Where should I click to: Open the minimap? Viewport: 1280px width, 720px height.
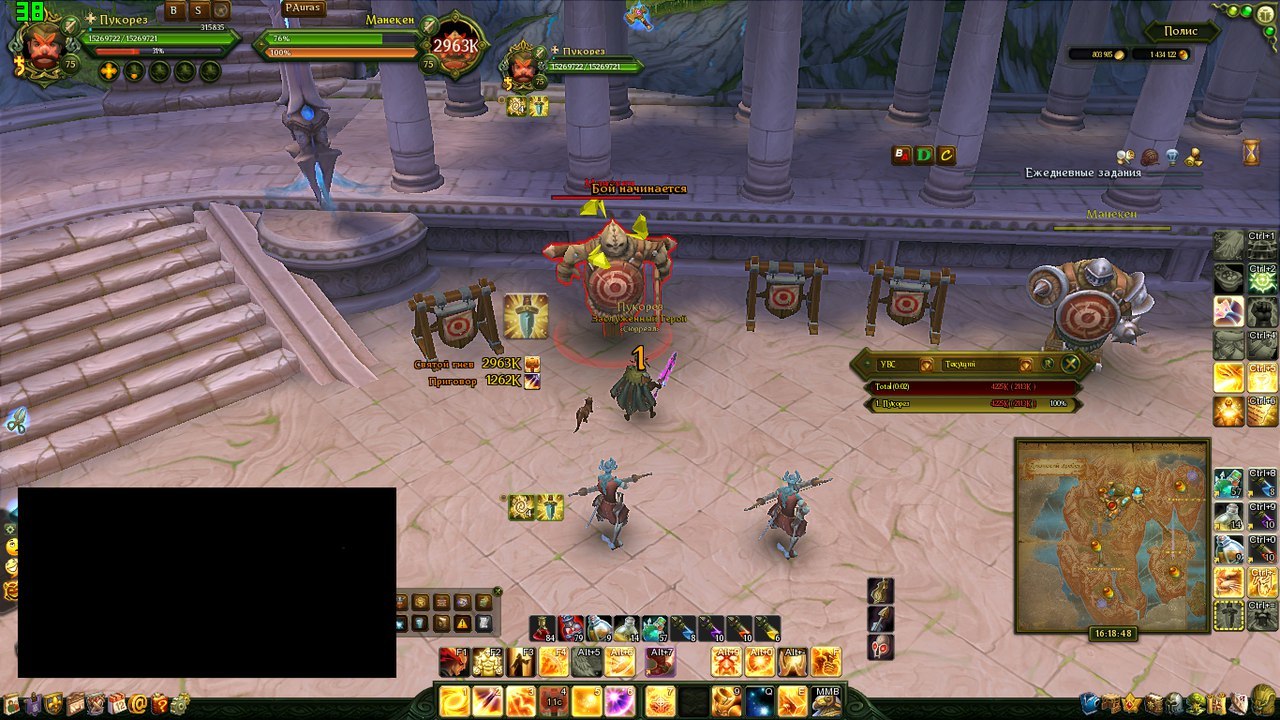pyautogui.click(x=1112, y=535)
